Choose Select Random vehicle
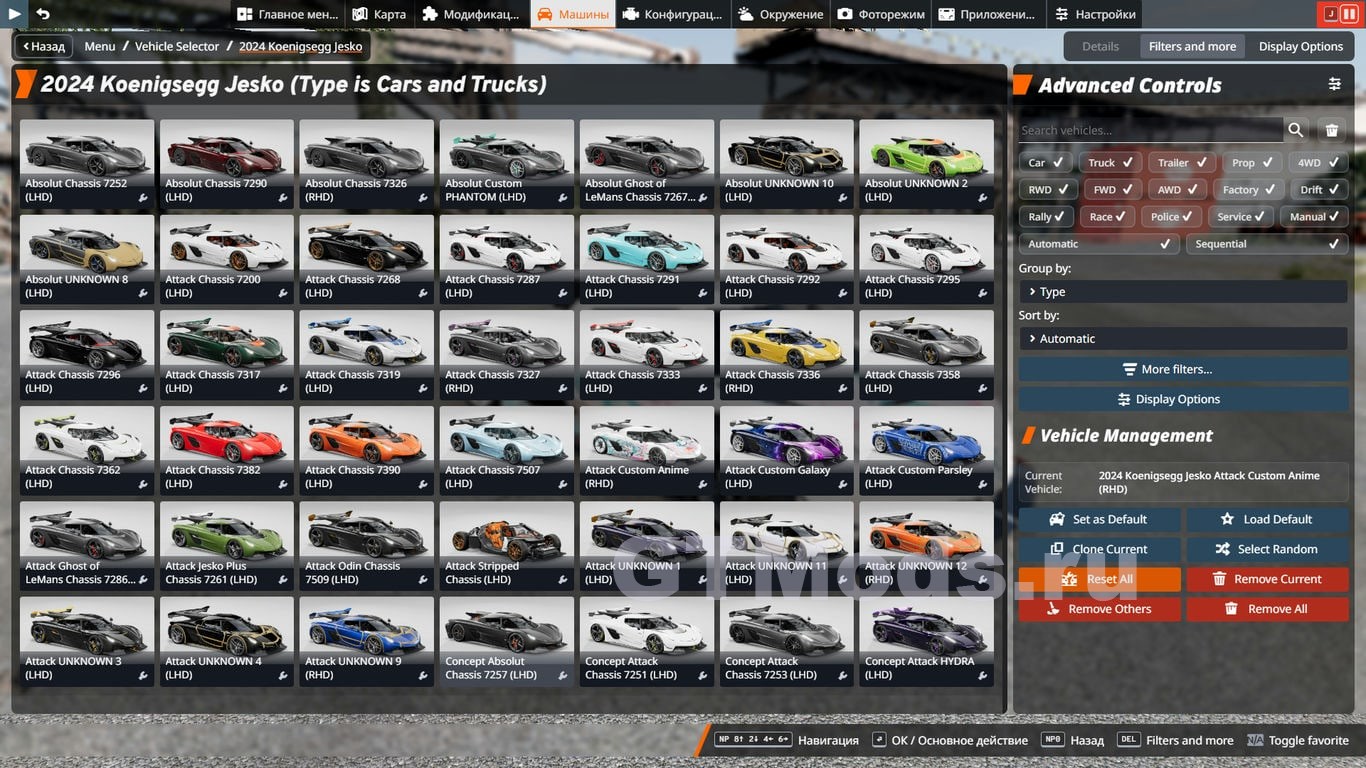 point(1267,549)
